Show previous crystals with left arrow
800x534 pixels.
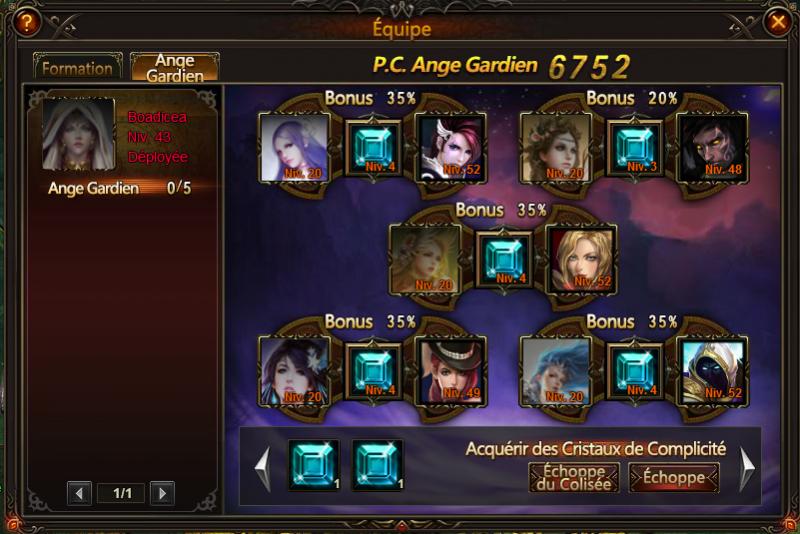point(262,467)
